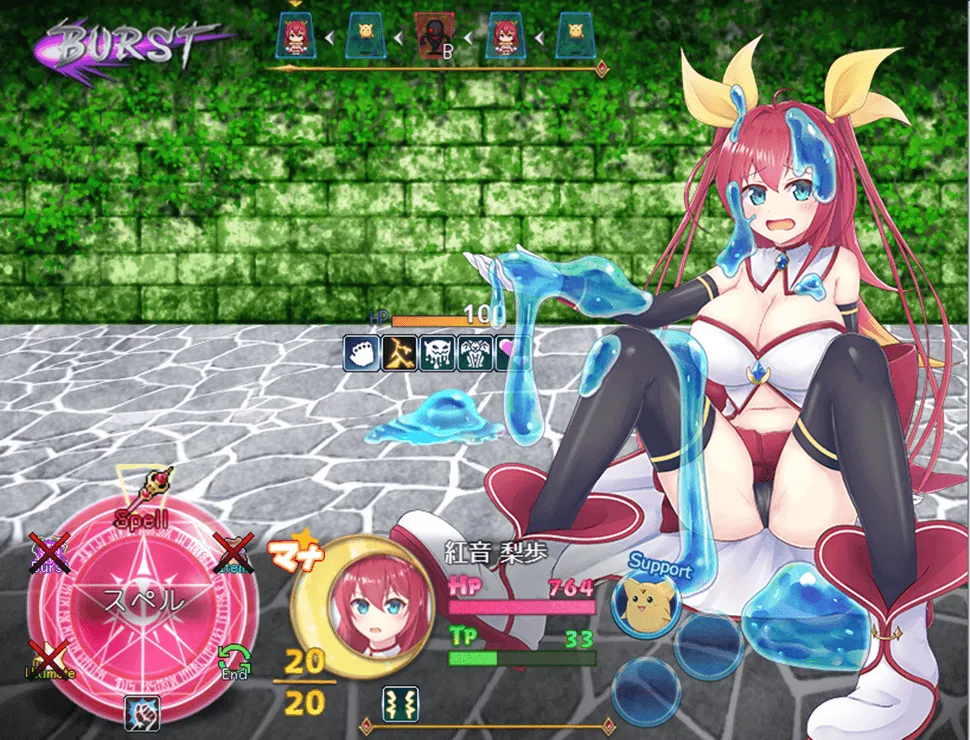Click the wavy arrows buff icon below TP
970x740 pixels.
[400, 700]
